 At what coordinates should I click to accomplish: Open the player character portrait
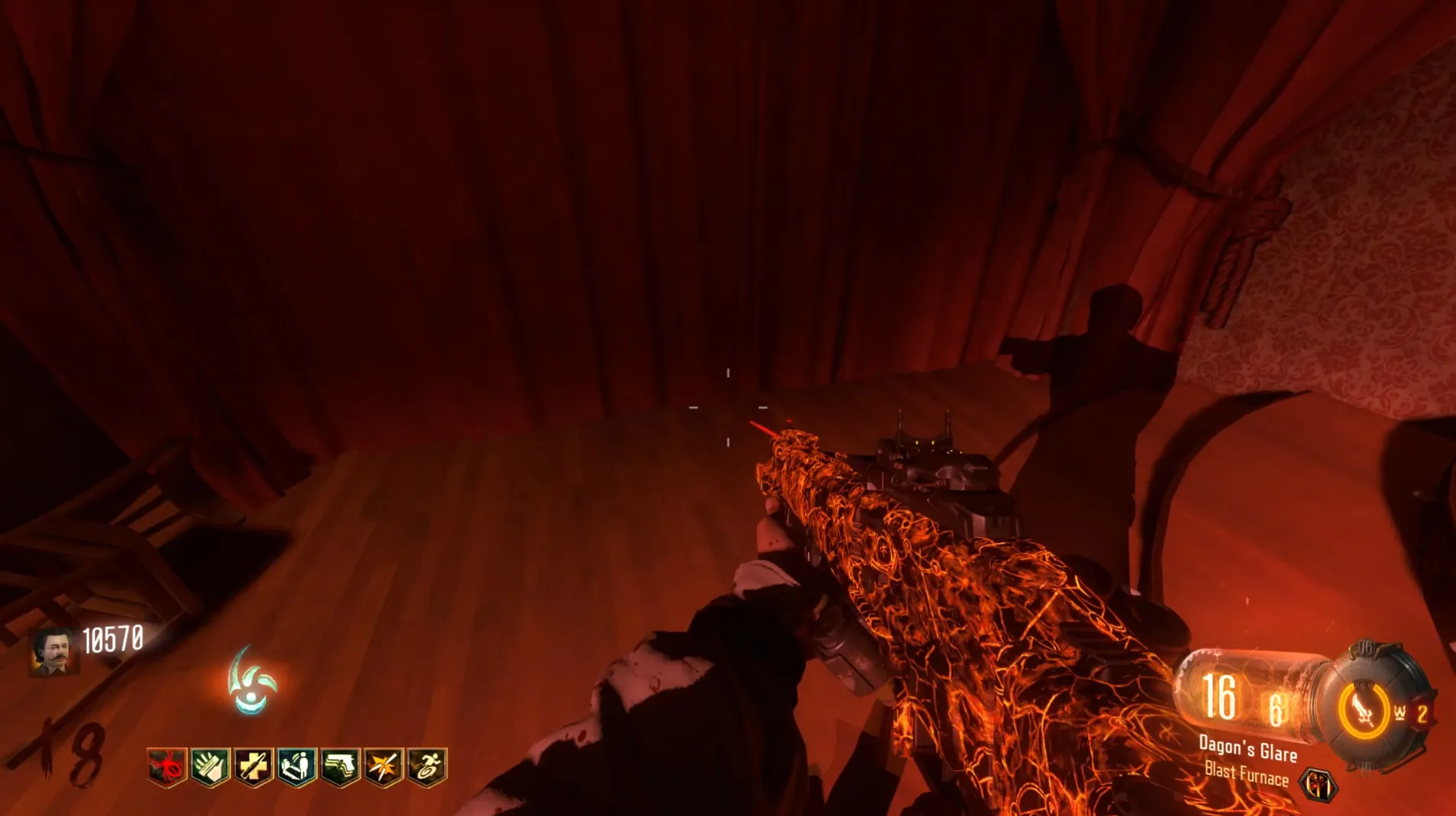point(53,652)
